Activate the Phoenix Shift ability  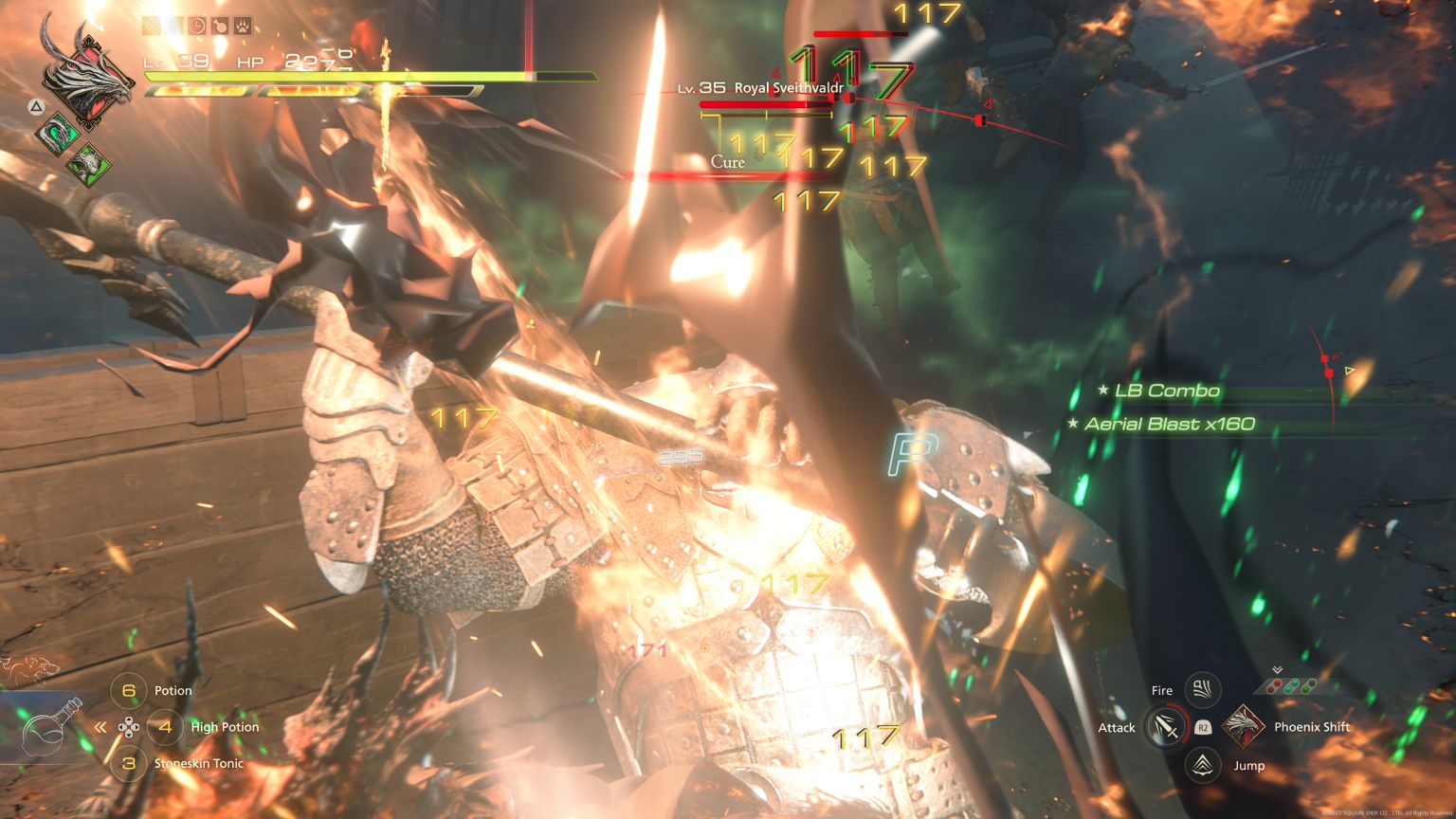1243,727
